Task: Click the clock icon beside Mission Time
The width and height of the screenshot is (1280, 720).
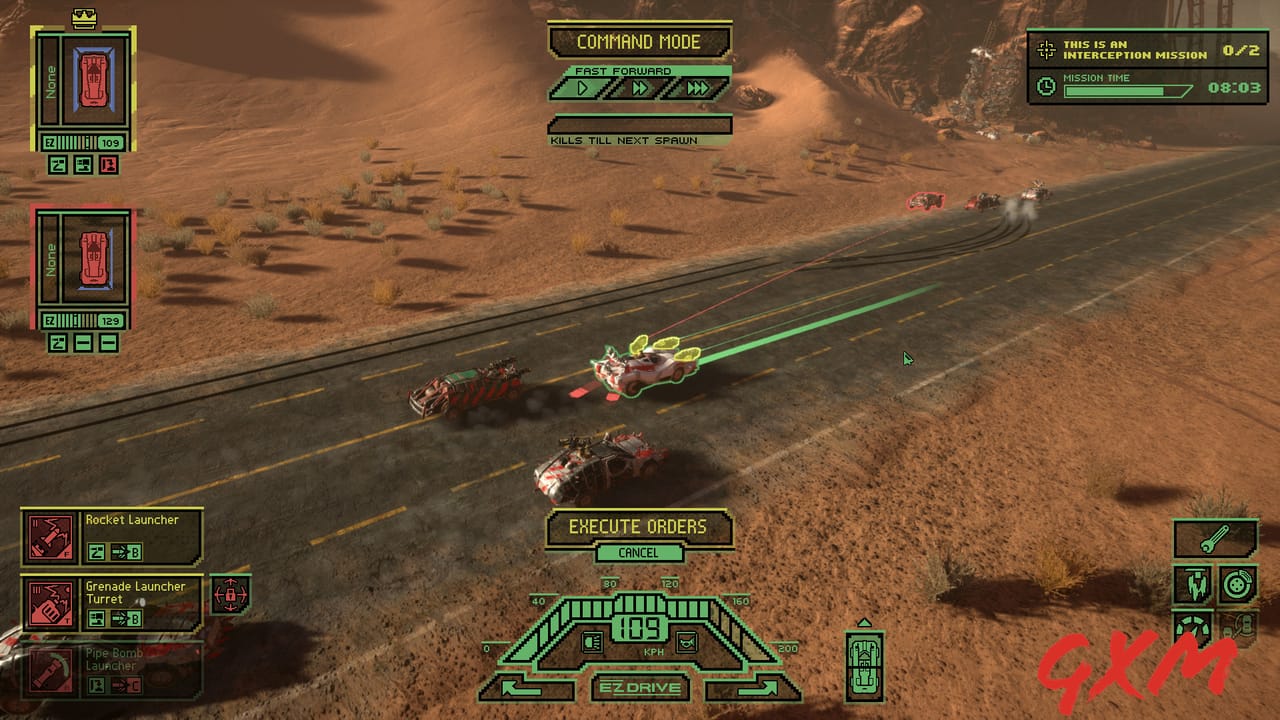Action: pyautogui.click(x=1048, y=86)
